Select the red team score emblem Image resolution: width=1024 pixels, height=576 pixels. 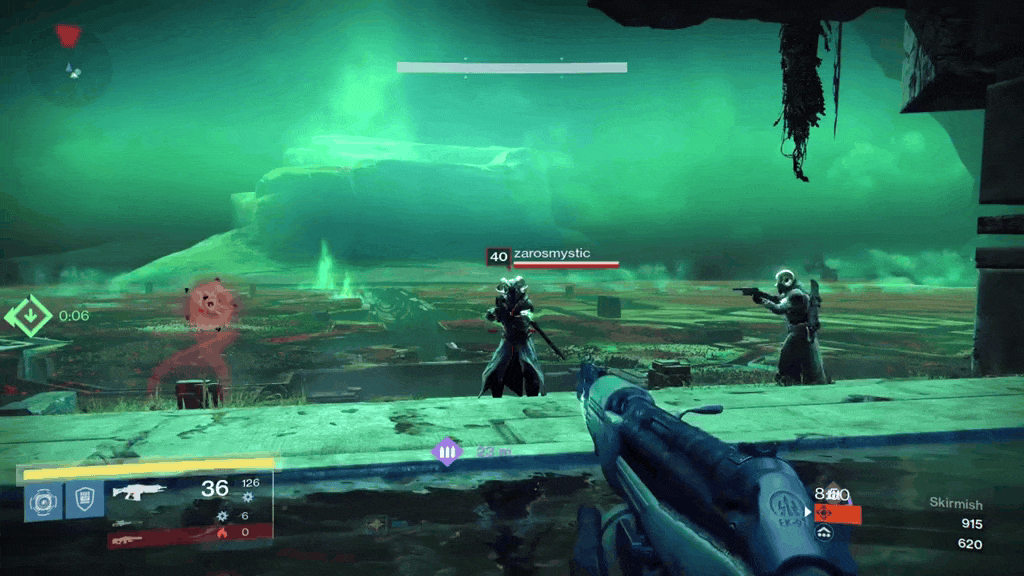[x=824, y=513]
